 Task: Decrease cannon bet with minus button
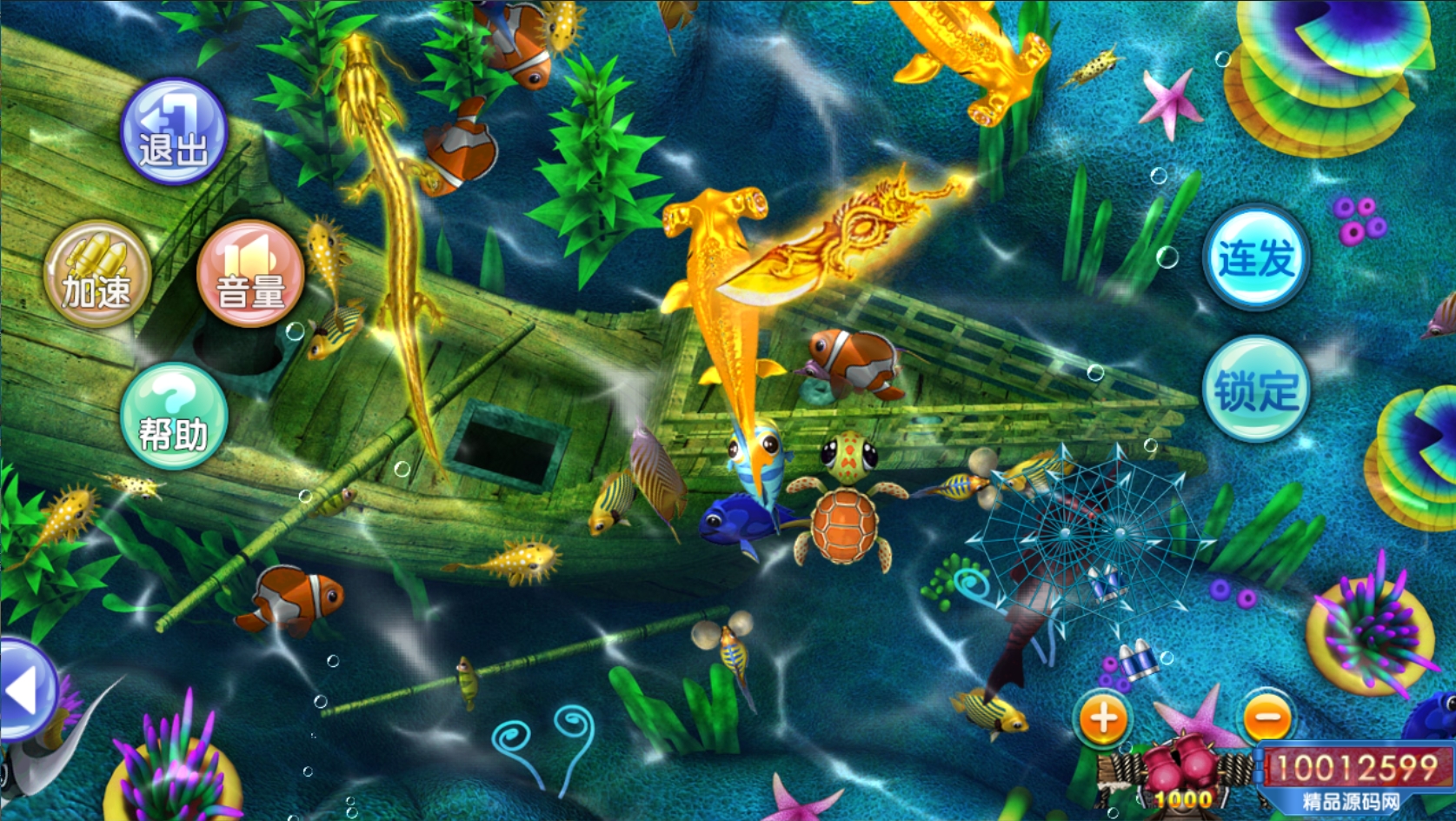(x=1267, y=718)
